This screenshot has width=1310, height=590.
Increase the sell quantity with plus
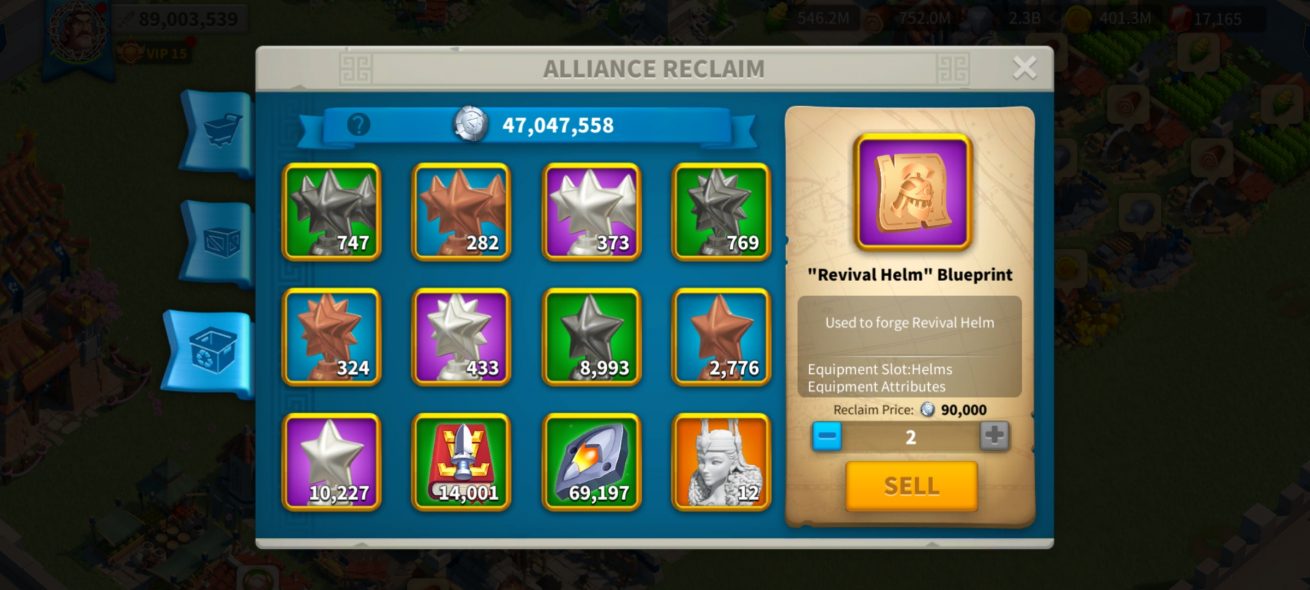(x=994, y=436)
